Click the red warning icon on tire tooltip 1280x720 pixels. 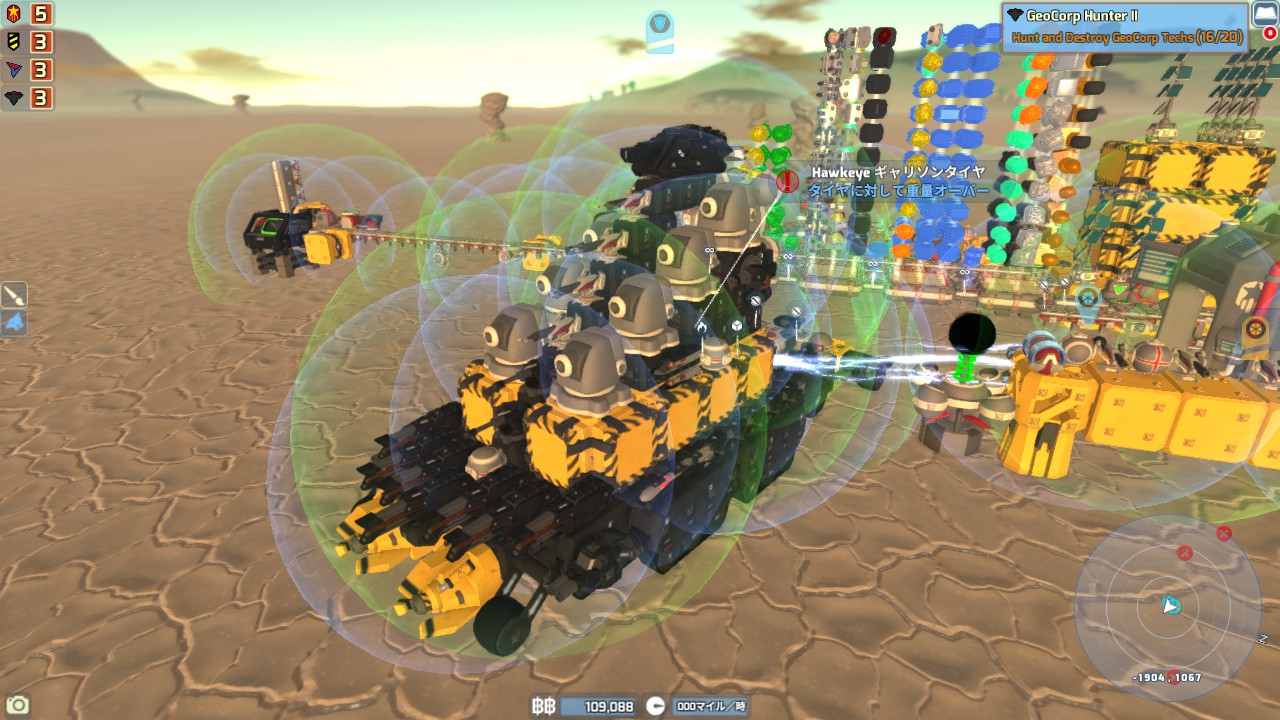[x=786, y=183]
